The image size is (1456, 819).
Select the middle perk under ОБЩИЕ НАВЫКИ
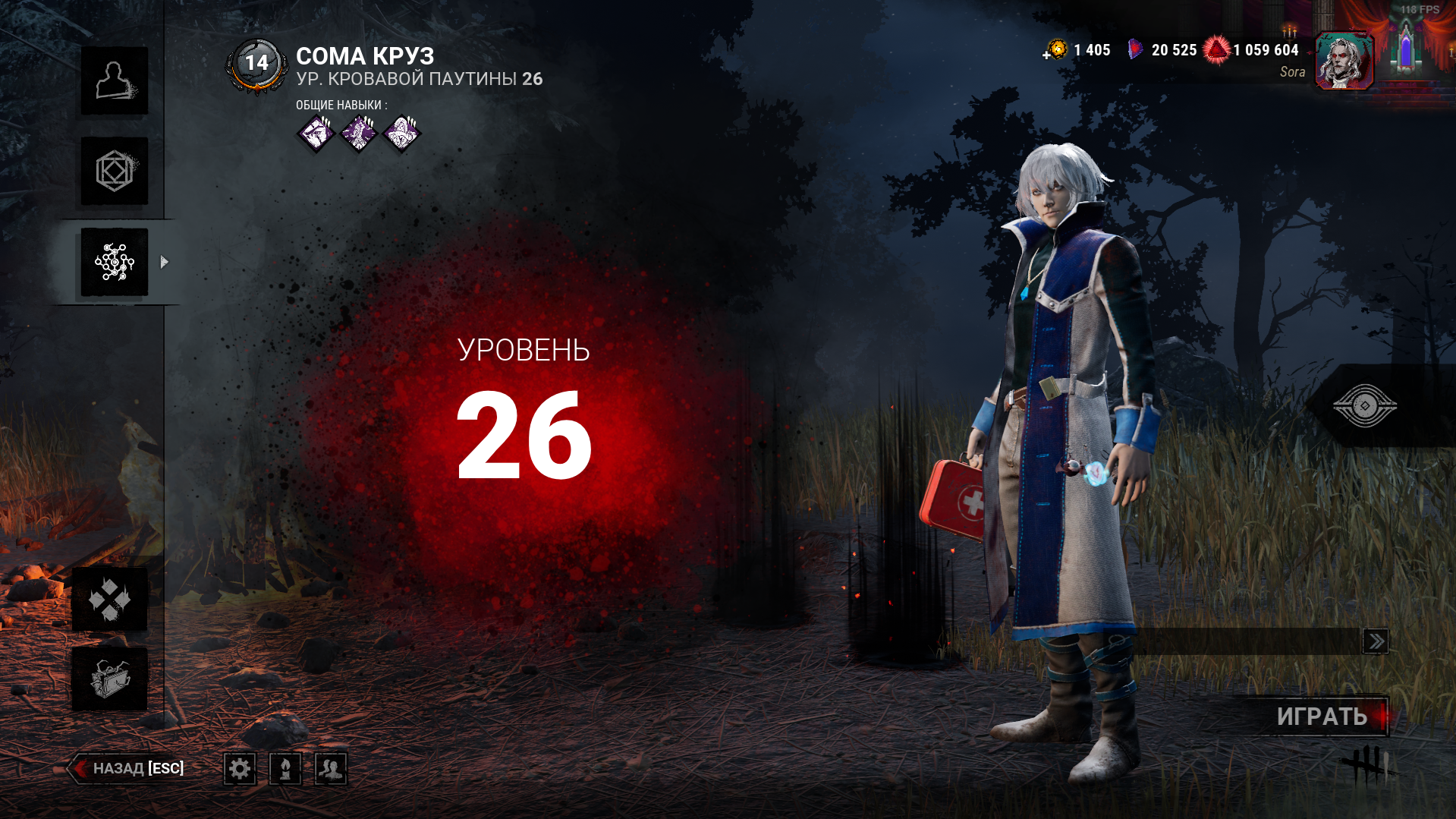[x=357, y=133]
